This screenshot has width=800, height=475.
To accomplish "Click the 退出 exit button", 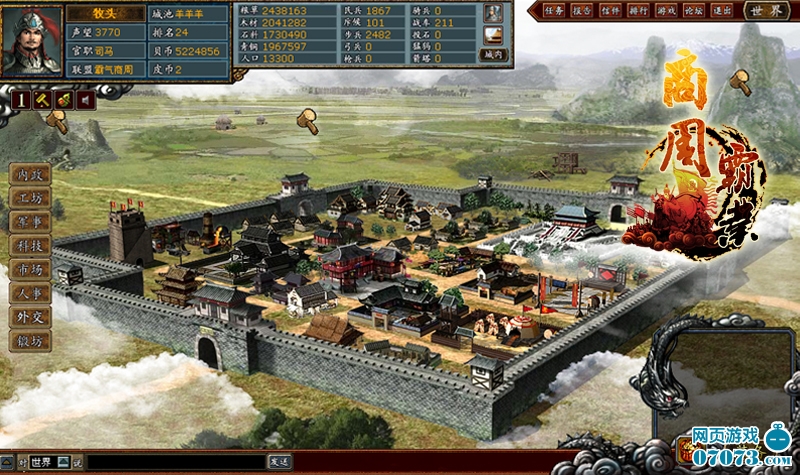I will (x=720, y=10).
